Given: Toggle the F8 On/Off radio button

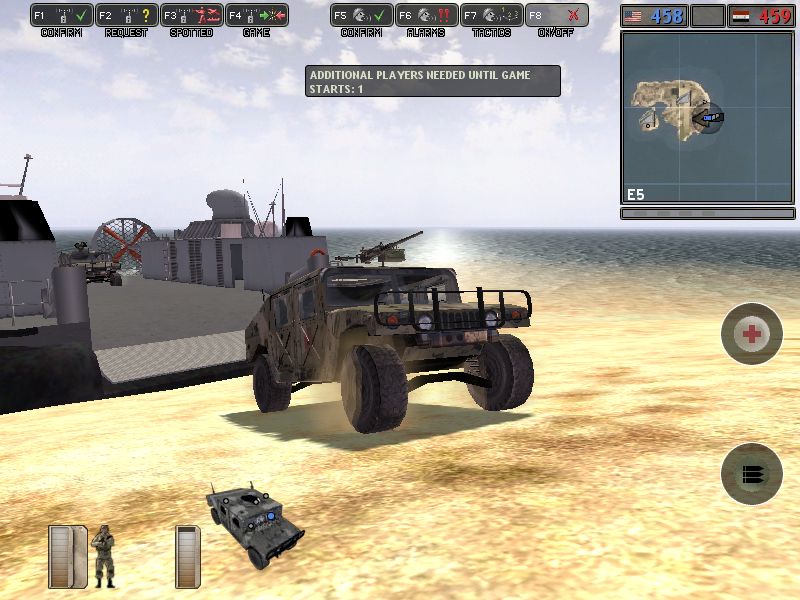Looking at the screenshot, I should click(x=556, y=16).
